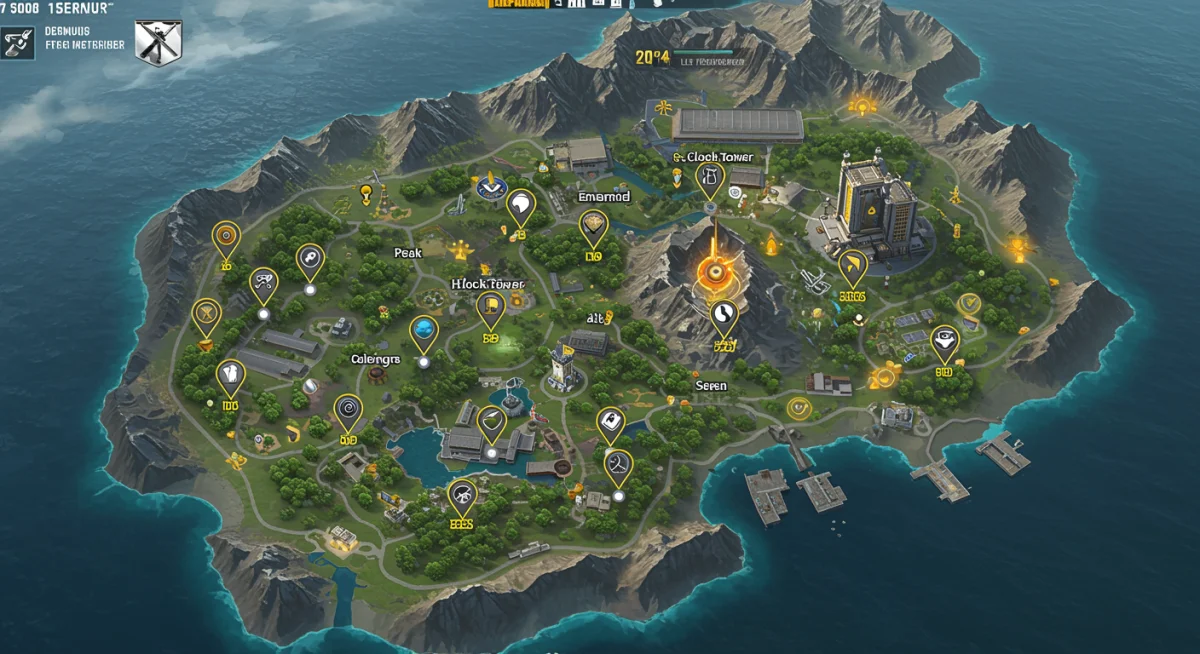Select the Clock Tower map marker
The image size is (1200, 654).
tap(710, 178)
